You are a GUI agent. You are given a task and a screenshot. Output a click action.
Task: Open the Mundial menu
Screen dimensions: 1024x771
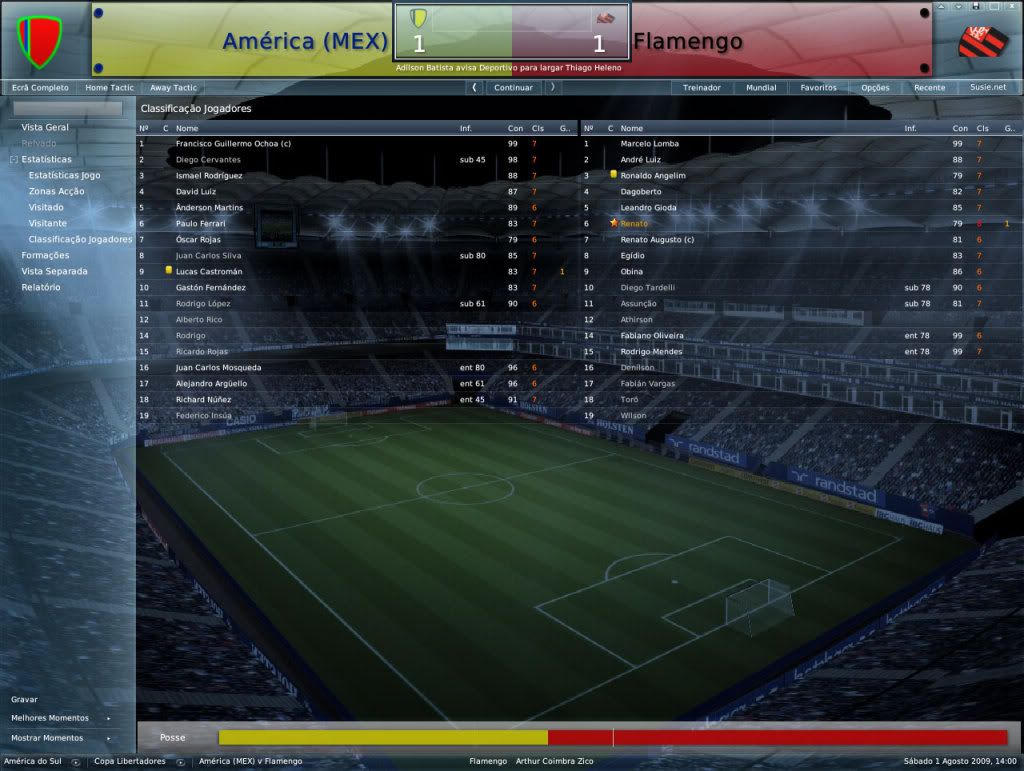coord(761,88)
